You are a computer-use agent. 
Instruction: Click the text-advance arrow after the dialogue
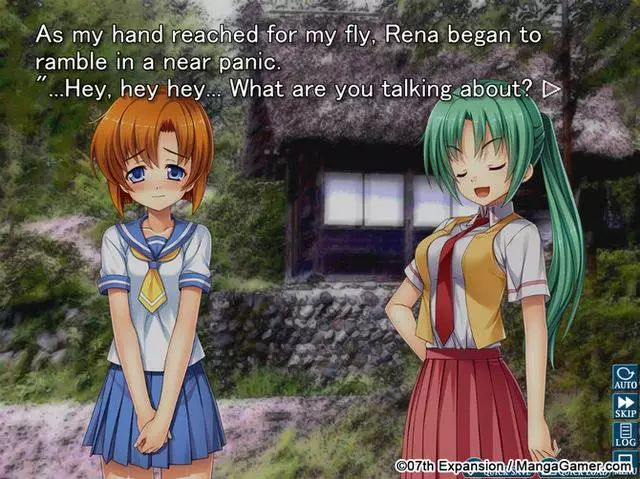pyautogui.click(x=550, y=88)
